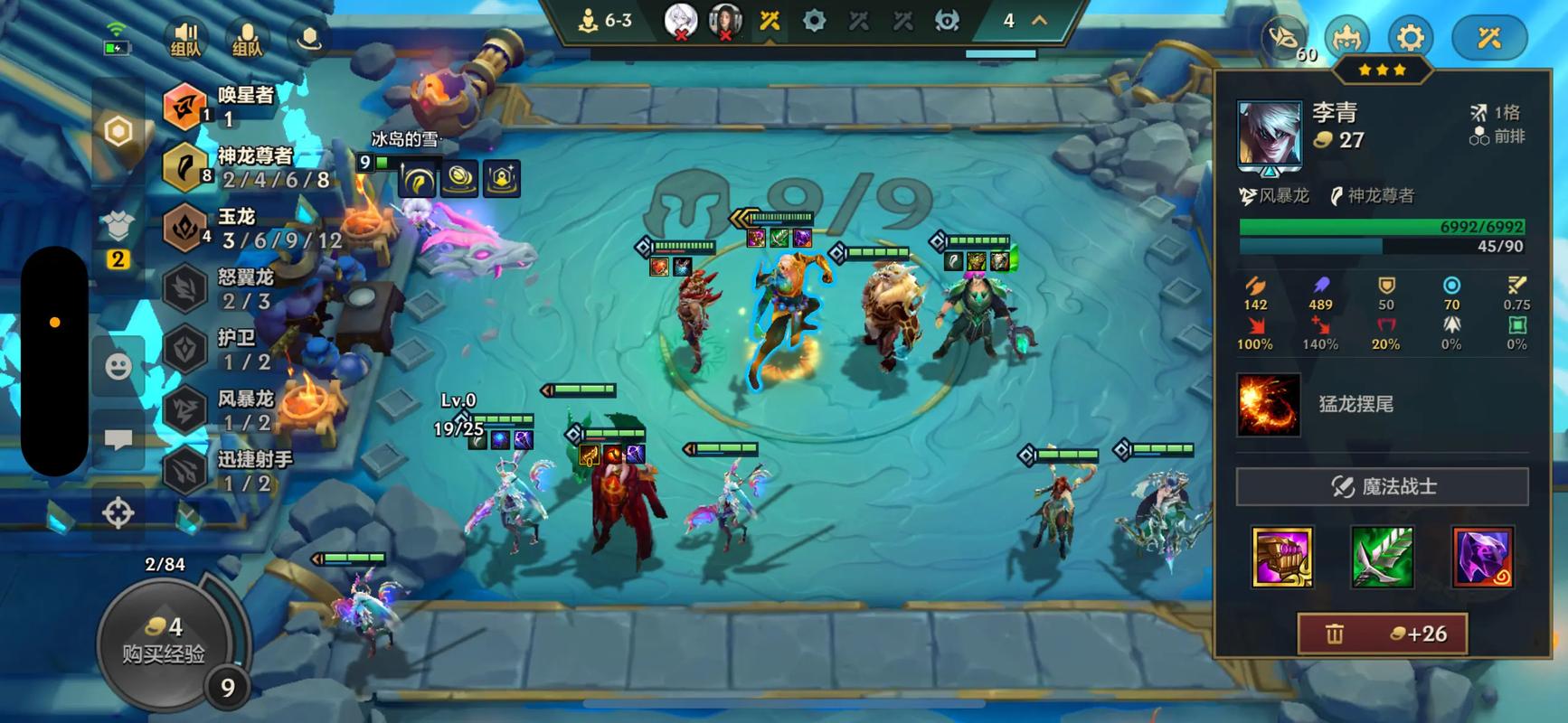This screenshot has height=723, width=1568.
Task: Click Lee Sin's champion portrait
Action: (1270, 135)
